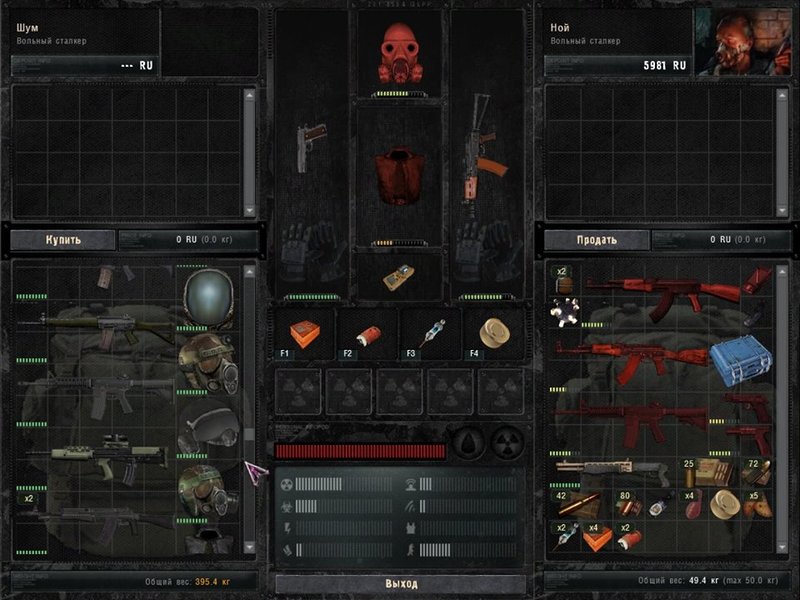Pick the blue storage case in inventory

[x=740, y=359]
